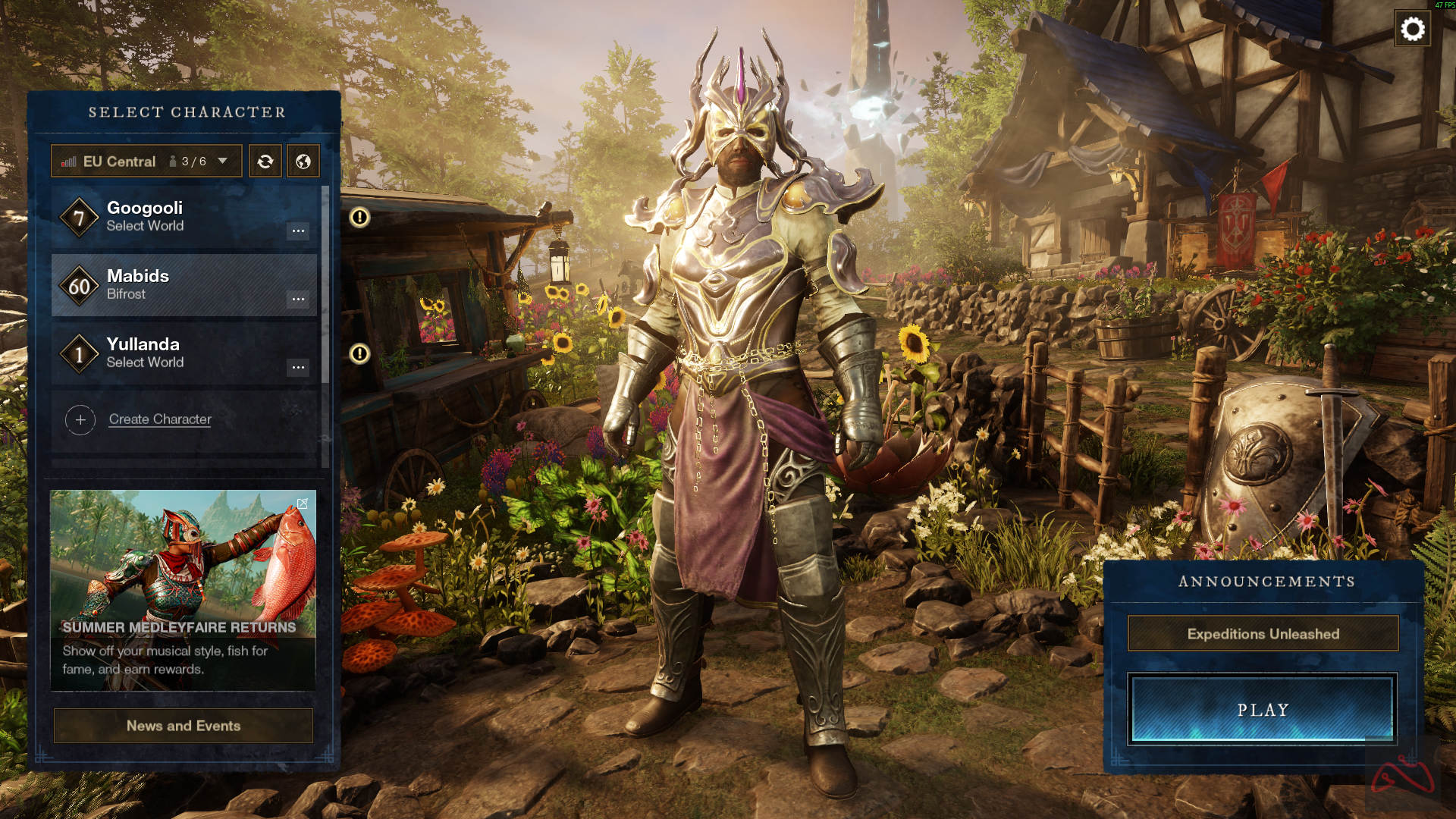Create a new character

click(159, 419)
